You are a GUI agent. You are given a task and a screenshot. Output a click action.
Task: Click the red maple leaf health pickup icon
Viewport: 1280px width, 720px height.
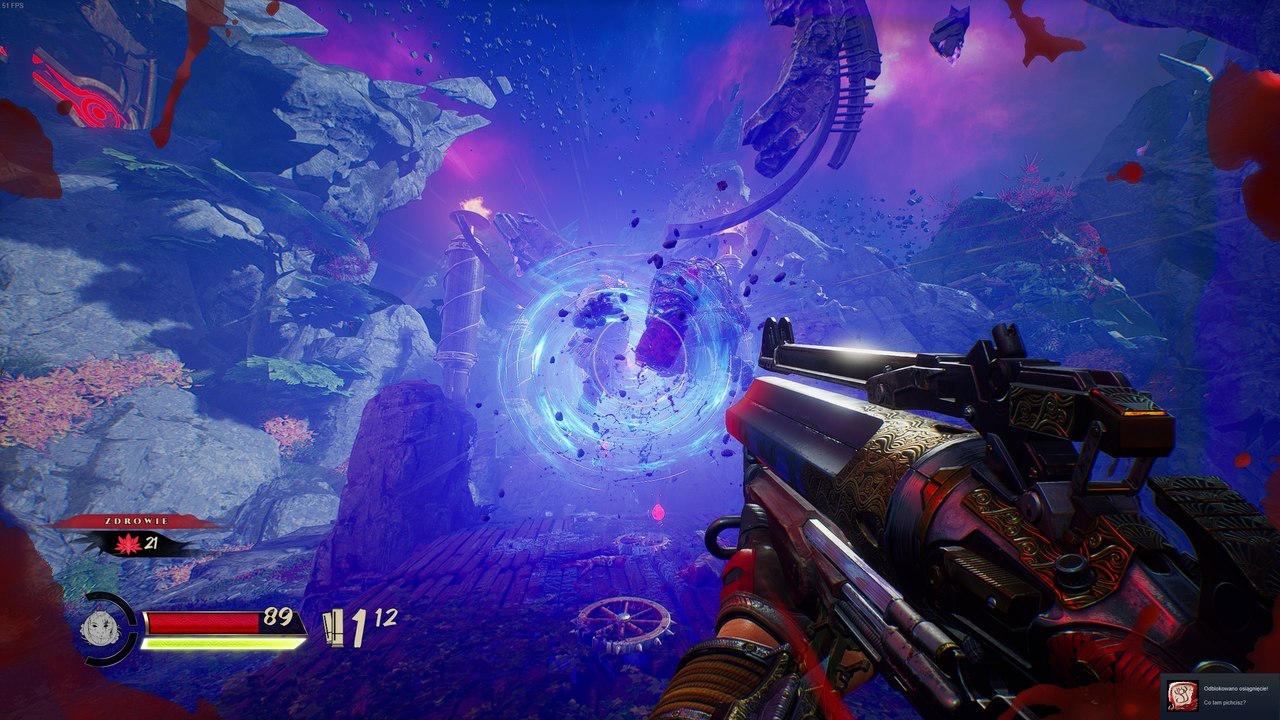[x=126, y=544]
